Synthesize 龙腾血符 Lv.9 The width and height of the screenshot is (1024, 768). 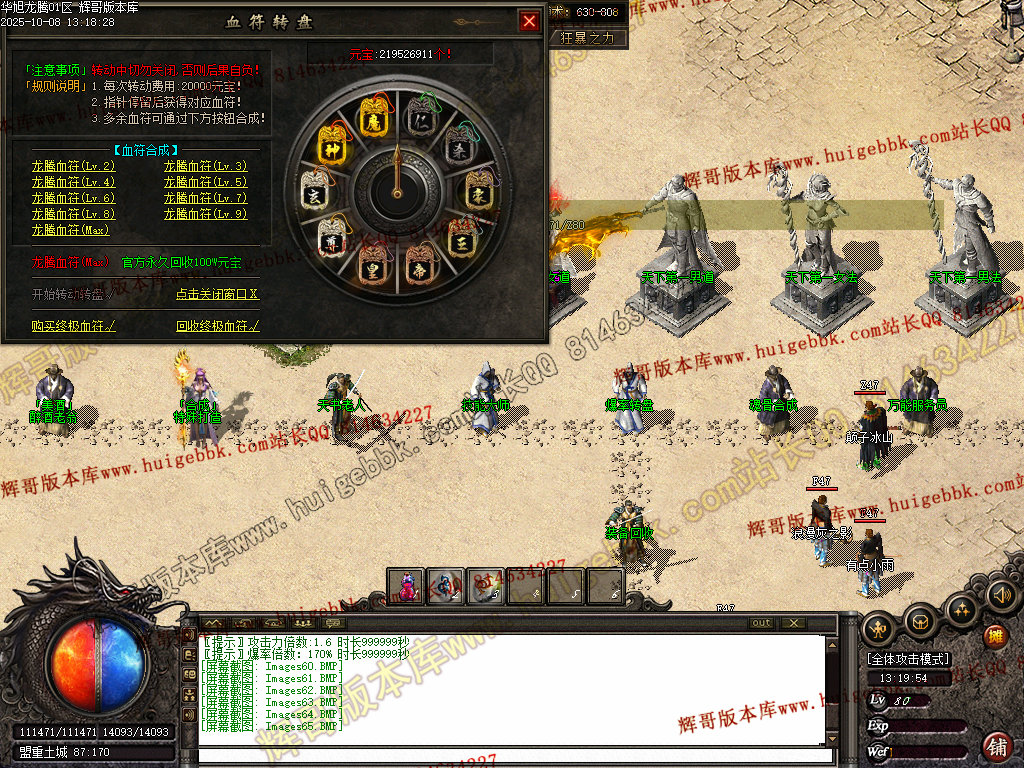pyautogui.click(x=205, y=214)
